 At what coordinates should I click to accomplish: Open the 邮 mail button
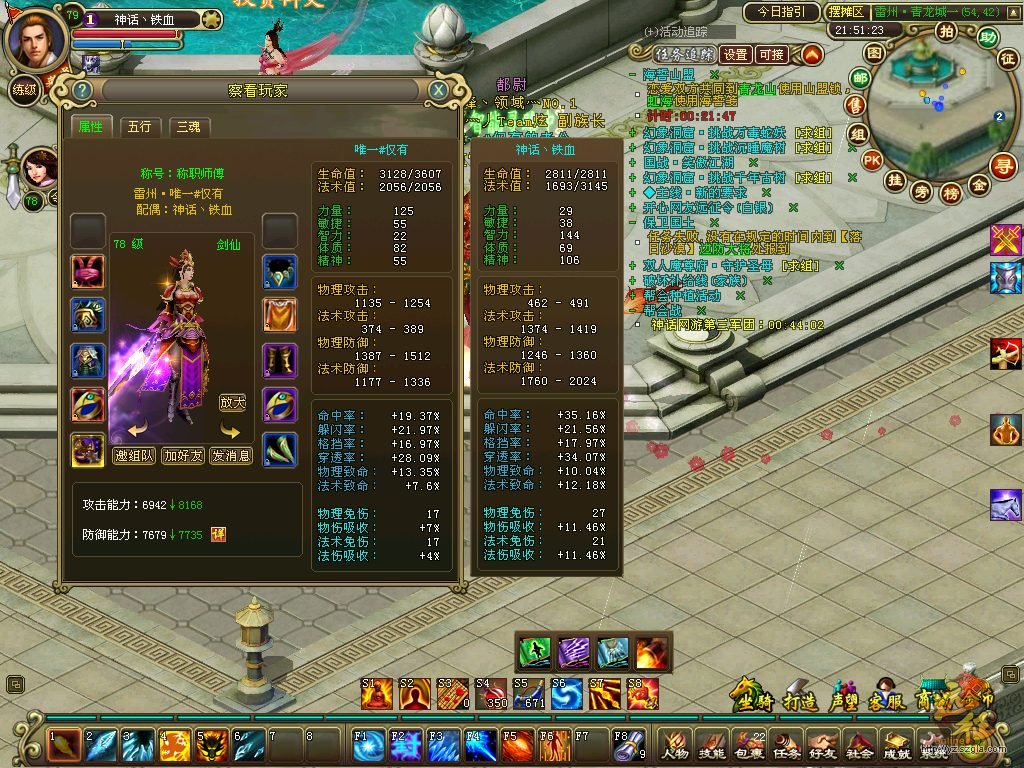click(859, 78)
